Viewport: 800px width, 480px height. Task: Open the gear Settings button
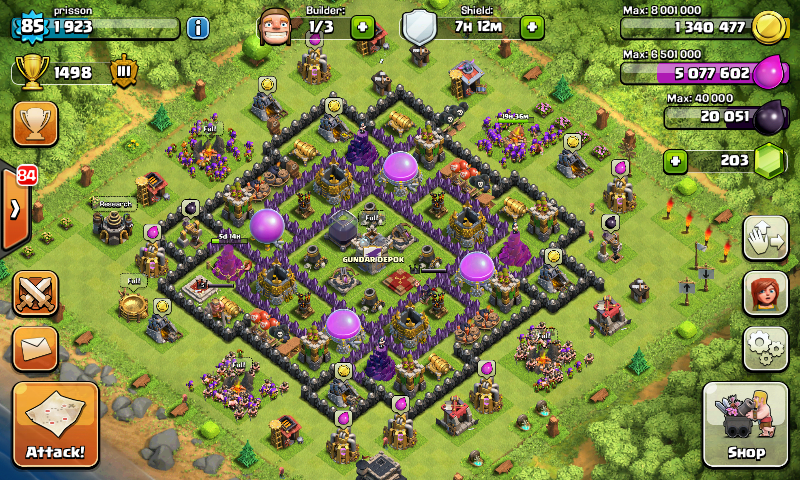pyautogui.click(x=765, y=348)
